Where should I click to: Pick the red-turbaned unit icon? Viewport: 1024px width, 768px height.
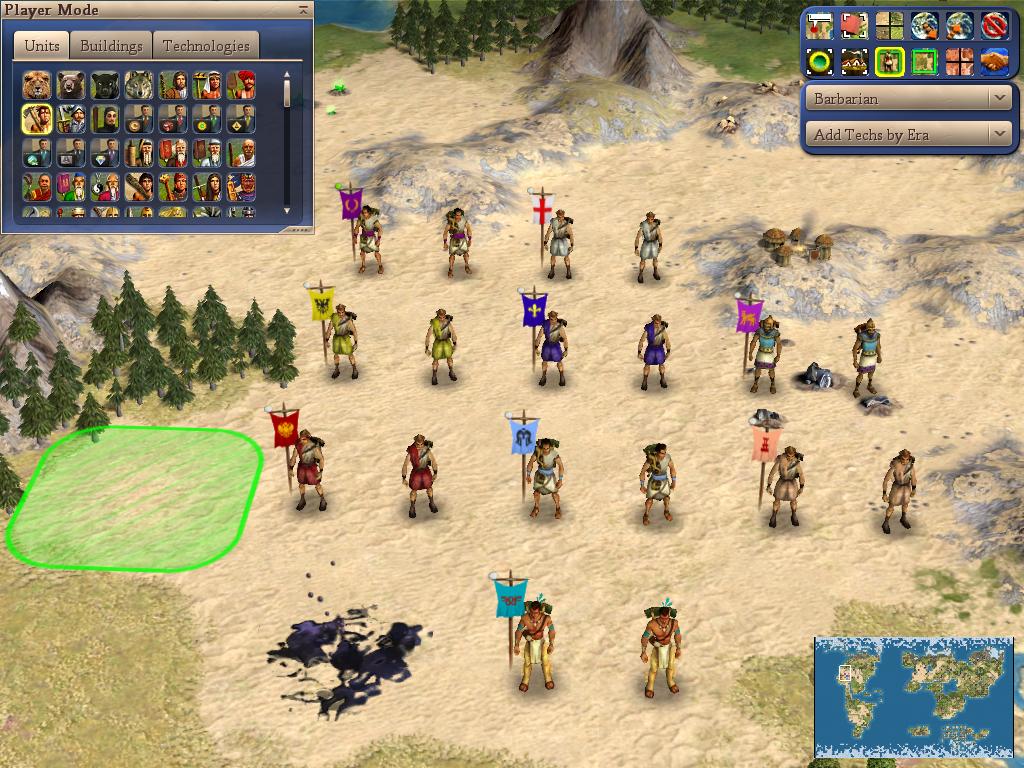(x=241, y=85)
